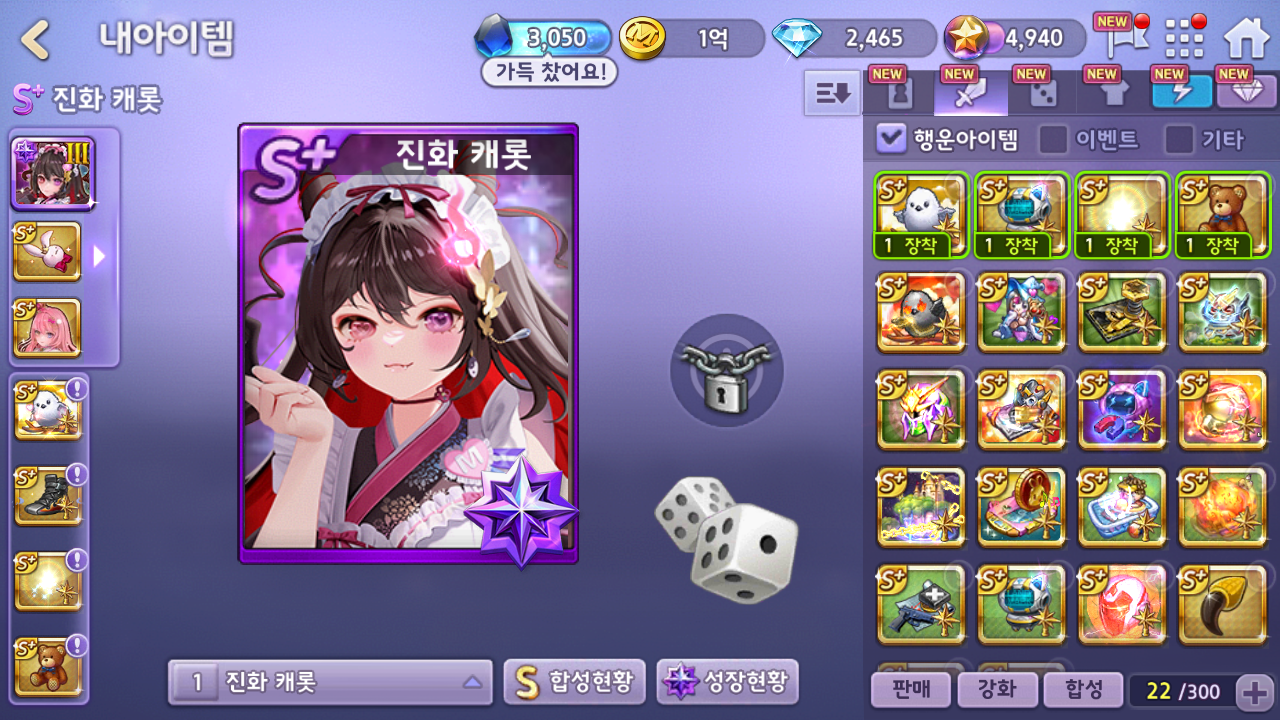Go back with the arrow button
Screen dimensions: 1280x720
(x=36, y=40)
